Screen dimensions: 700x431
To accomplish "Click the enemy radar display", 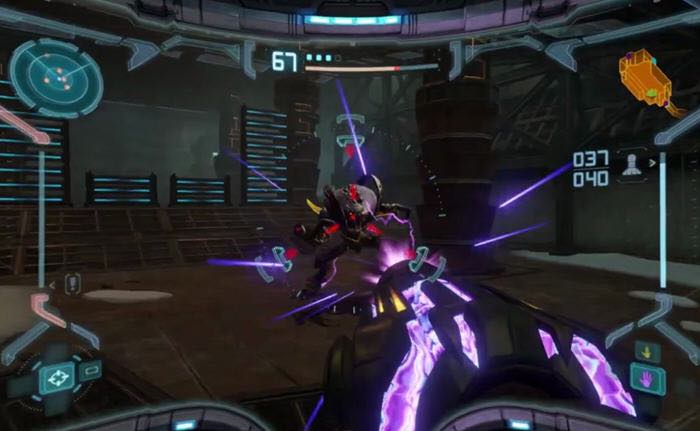I will point(56,78).
